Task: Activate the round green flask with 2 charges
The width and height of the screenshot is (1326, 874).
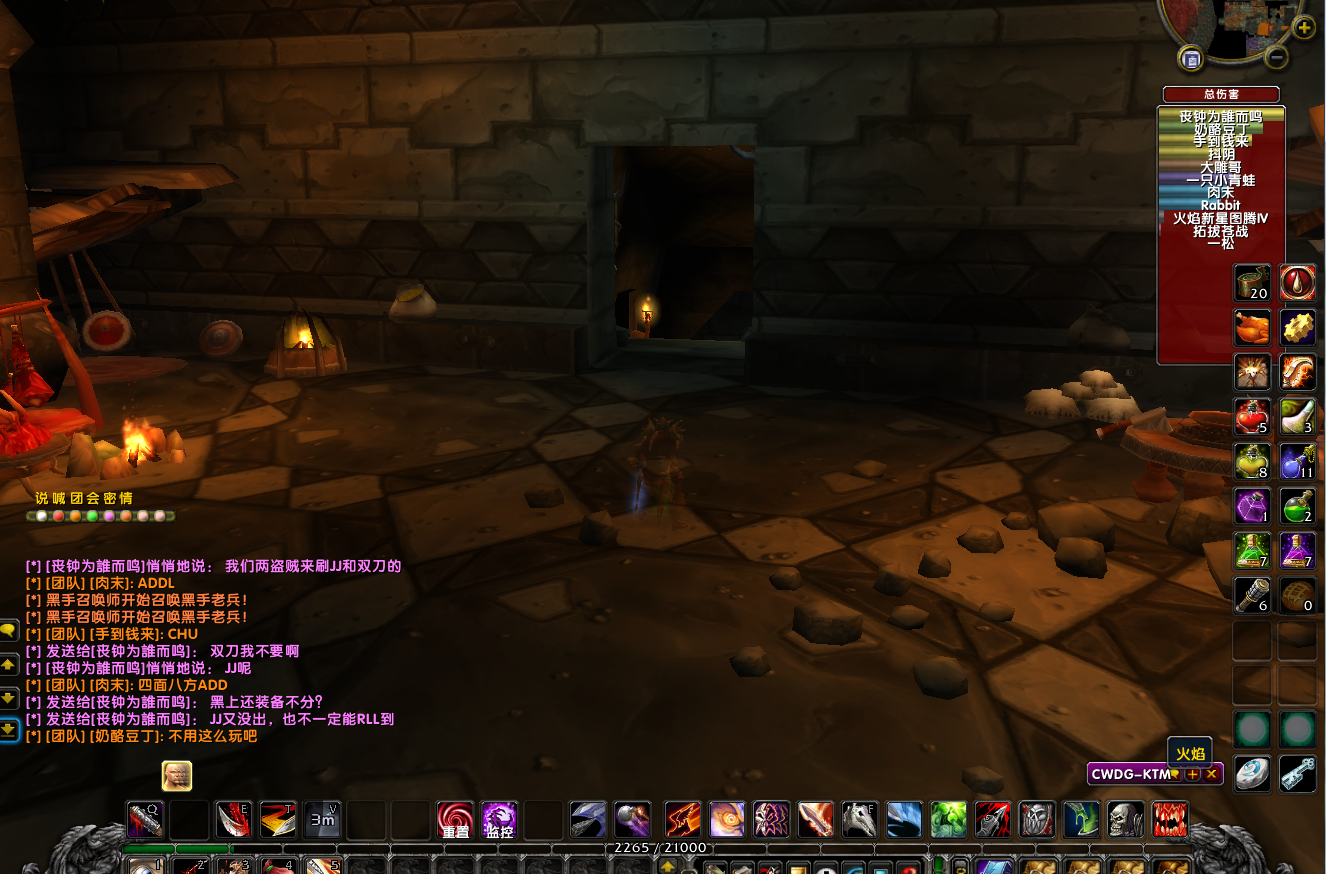Action: [x=1297, y=505]
